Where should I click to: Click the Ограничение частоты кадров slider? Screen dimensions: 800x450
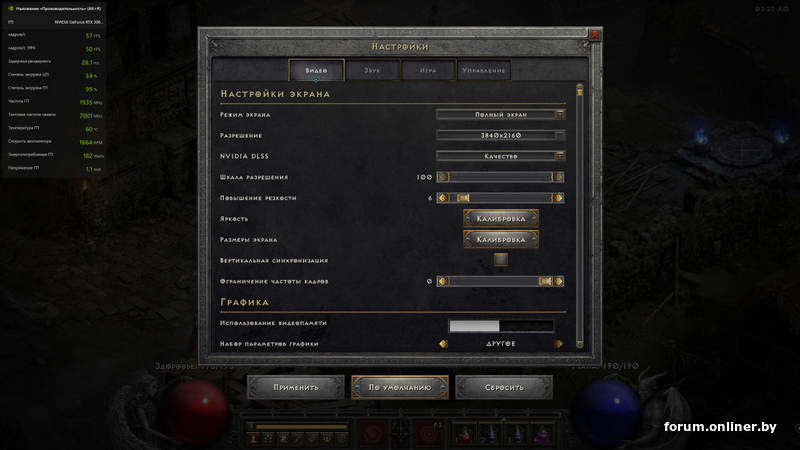click(501, 281)
